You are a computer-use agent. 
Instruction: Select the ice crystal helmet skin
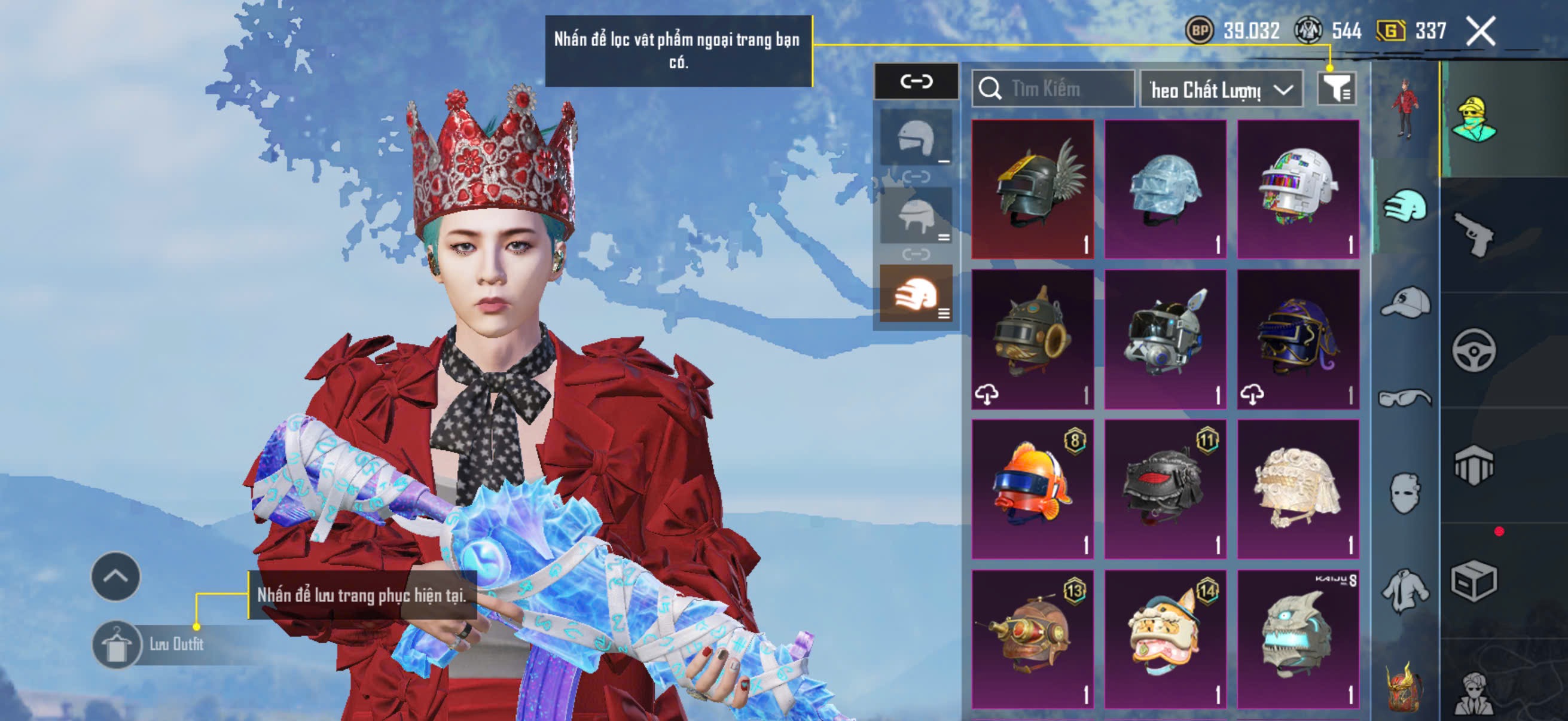(x=1164, y=188)
